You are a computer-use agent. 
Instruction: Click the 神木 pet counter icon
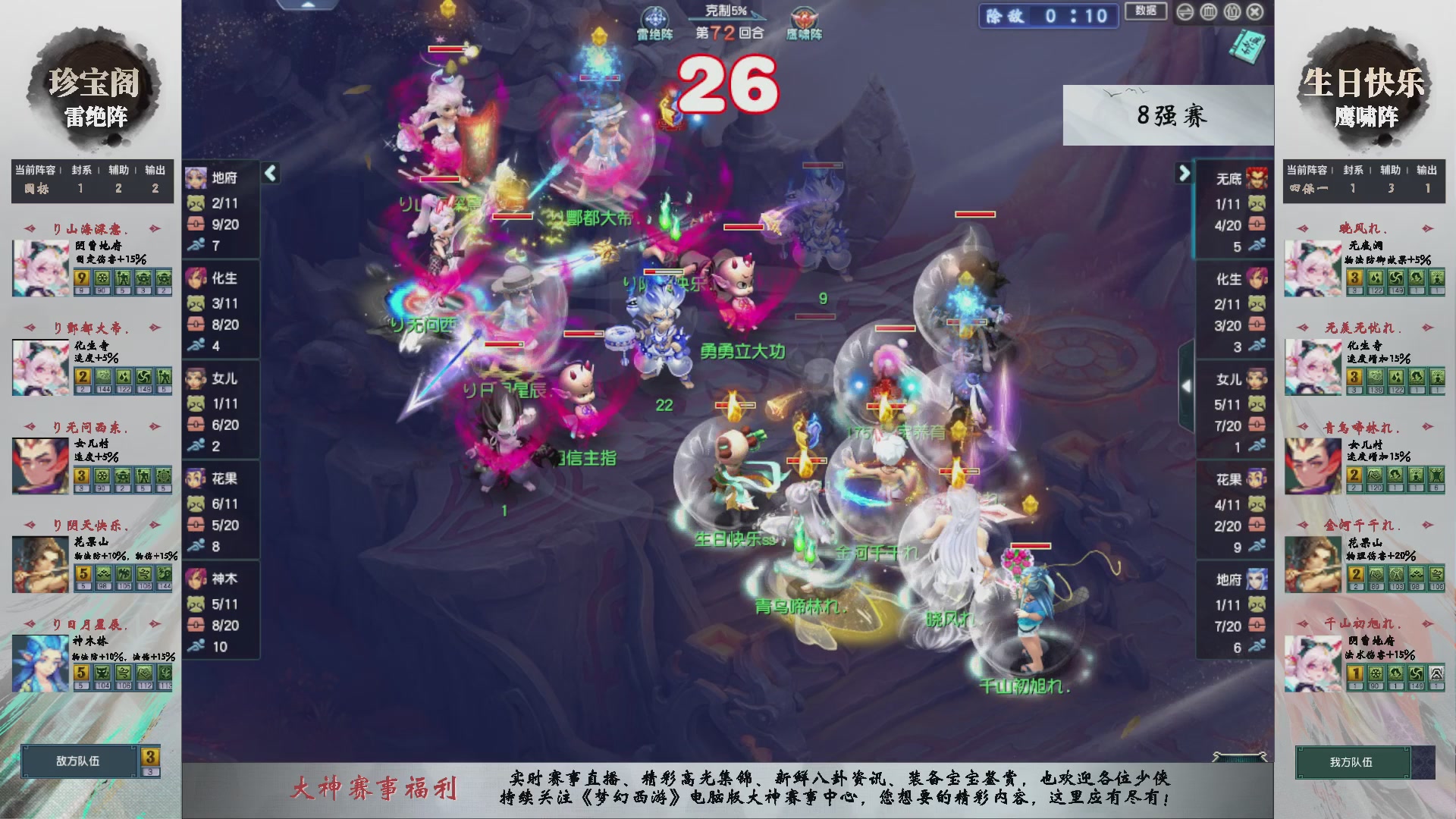click(196, 604)
